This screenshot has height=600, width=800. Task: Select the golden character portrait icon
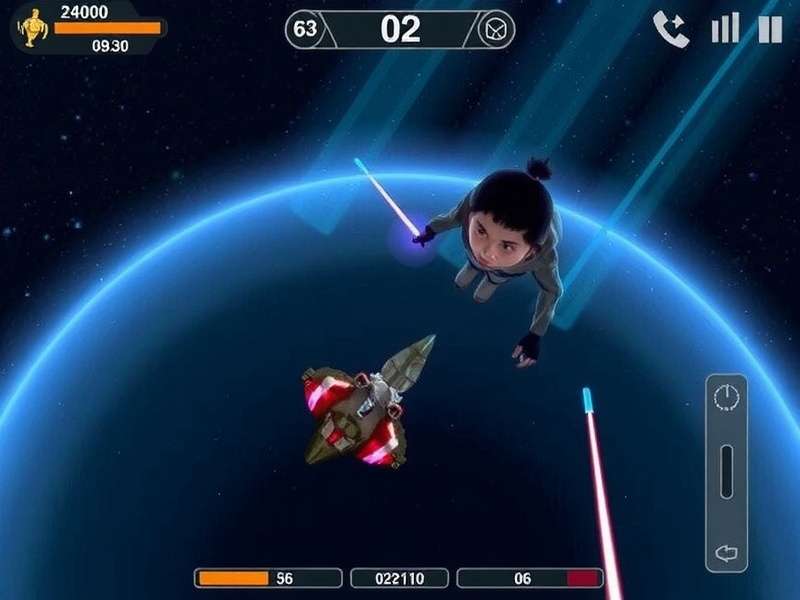pos(33,28)
